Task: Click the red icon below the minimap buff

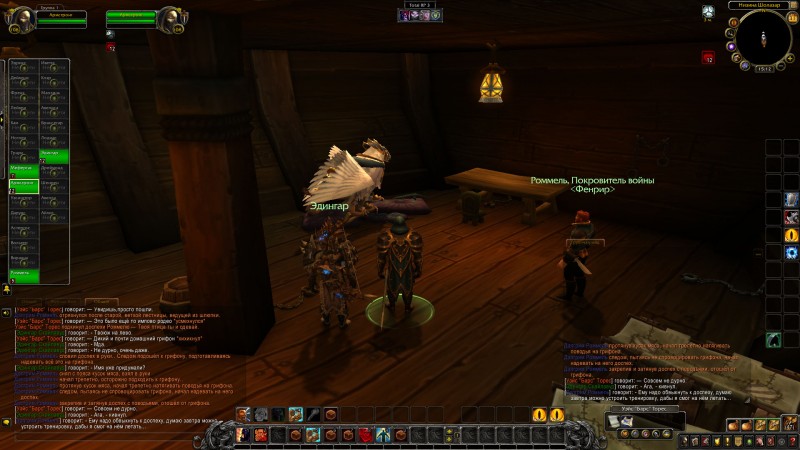Action: (708, 58)
